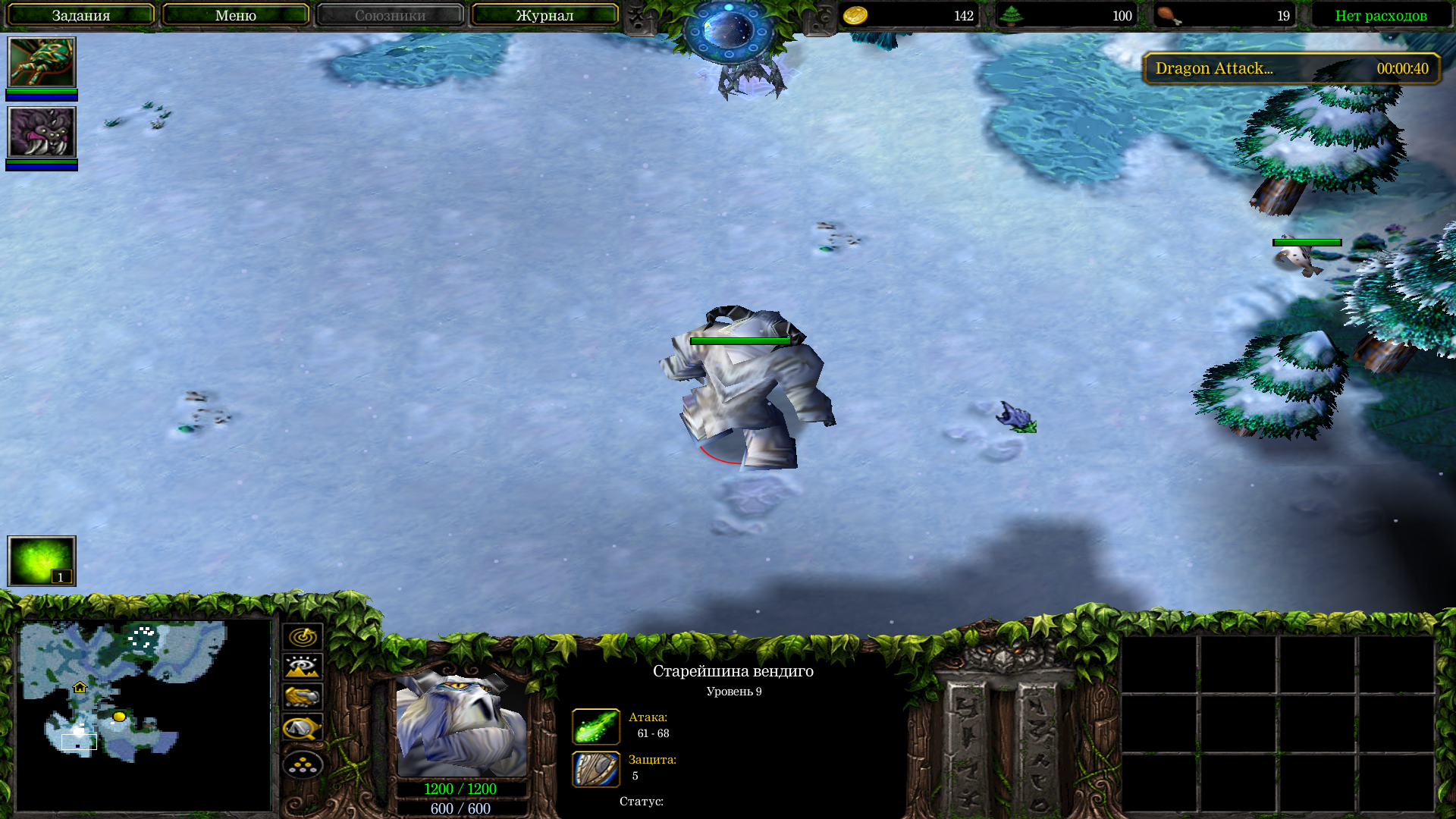Screen dimensions: 1456x819
Task: Toggle terrain visibility with the eye icon
Action: [302, 666]
